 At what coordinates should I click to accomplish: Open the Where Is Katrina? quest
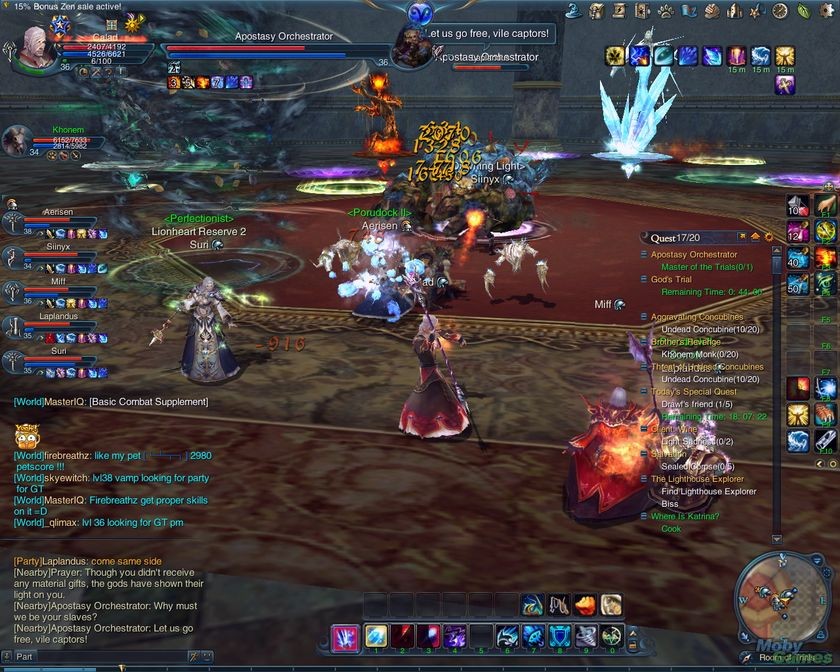(692, 516)
